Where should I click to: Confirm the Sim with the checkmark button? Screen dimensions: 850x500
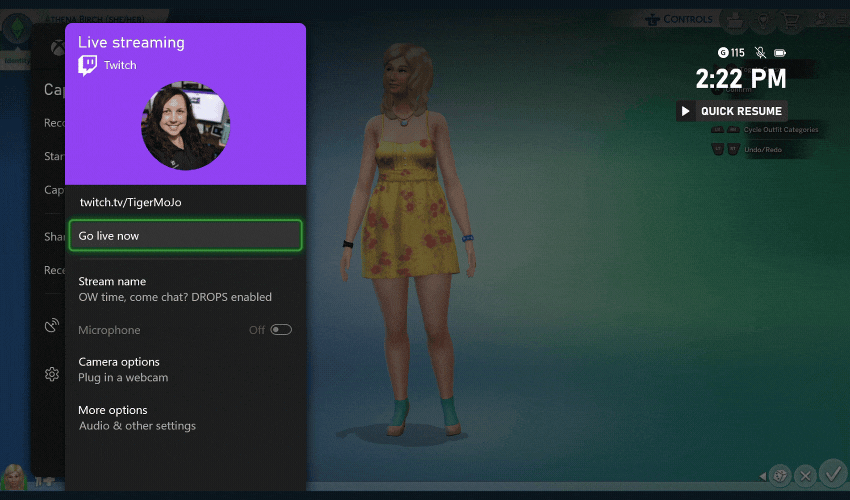832,472
